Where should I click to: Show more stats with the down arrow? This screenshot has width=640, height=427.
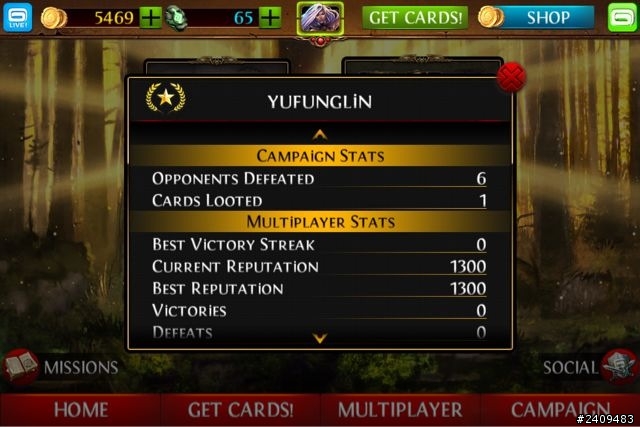320,338
